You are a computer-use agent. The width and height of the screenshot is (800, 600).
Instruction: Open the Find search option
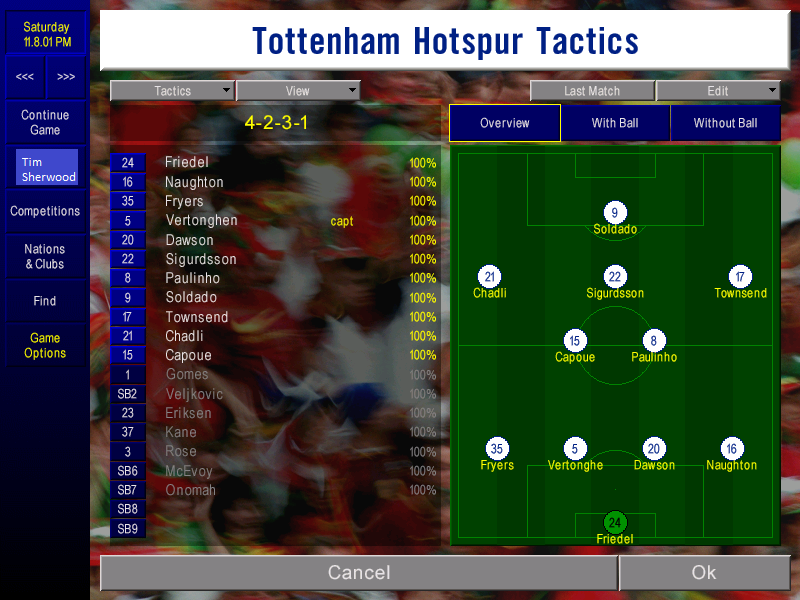[x=45, y=301]
